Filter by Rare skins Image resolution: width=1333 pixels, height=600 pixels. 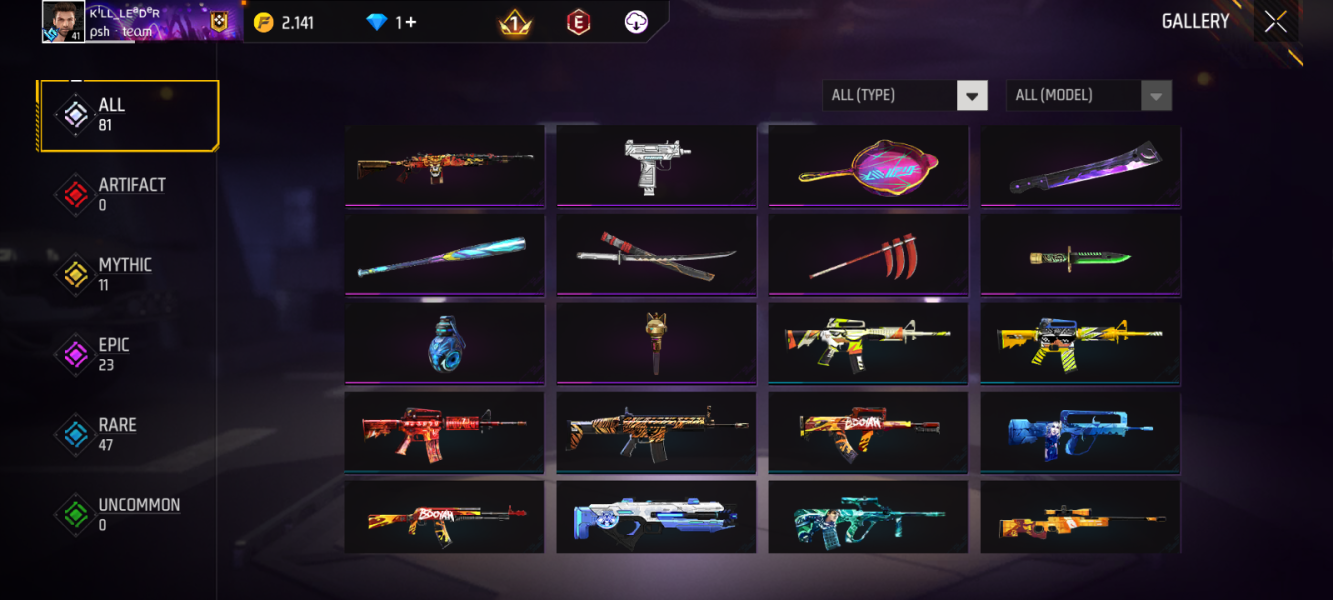(x=128, y=435)
